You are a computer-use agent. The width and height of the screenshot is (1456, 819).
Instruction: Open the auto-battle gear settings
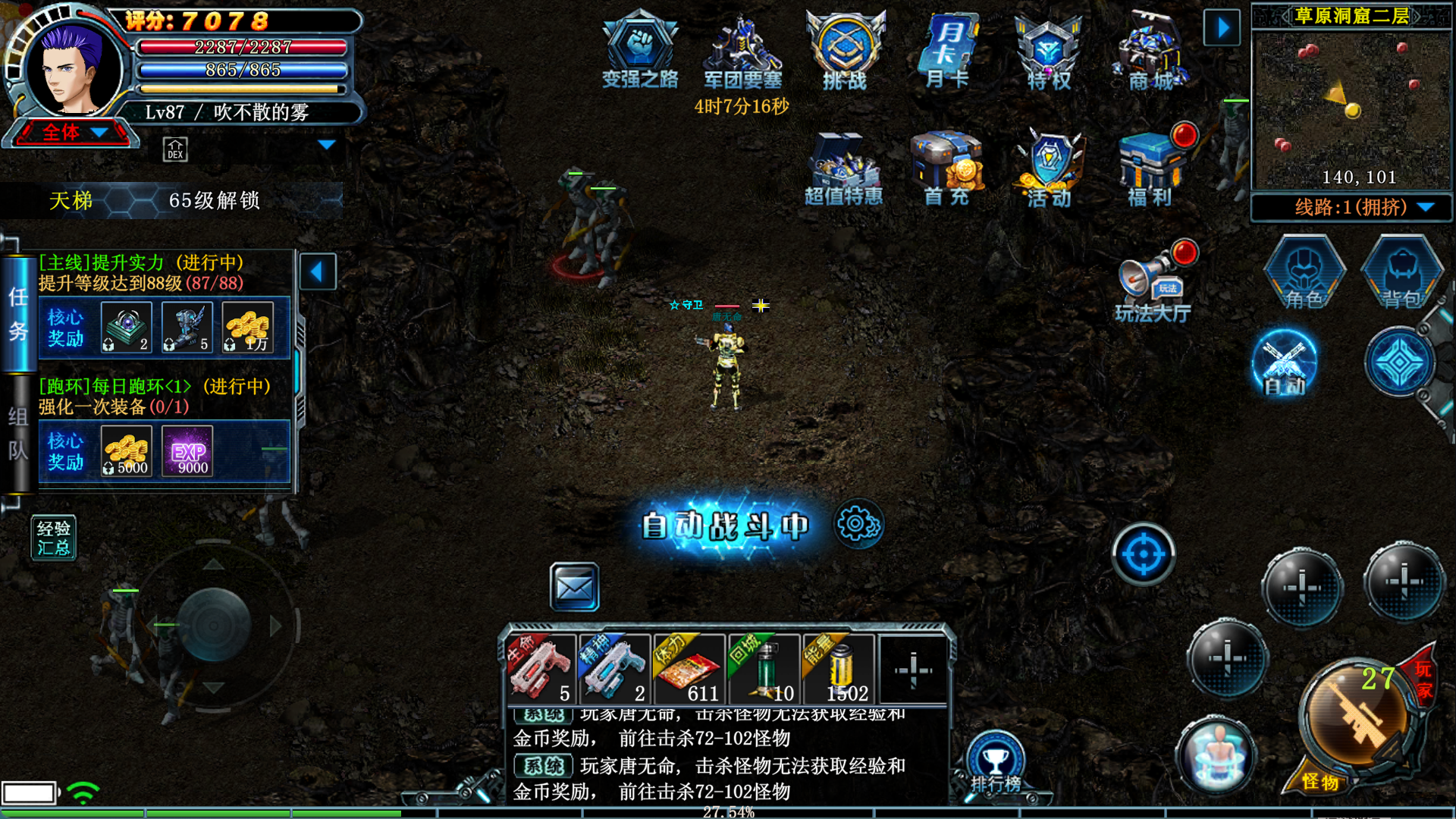[x=858, y=524]
